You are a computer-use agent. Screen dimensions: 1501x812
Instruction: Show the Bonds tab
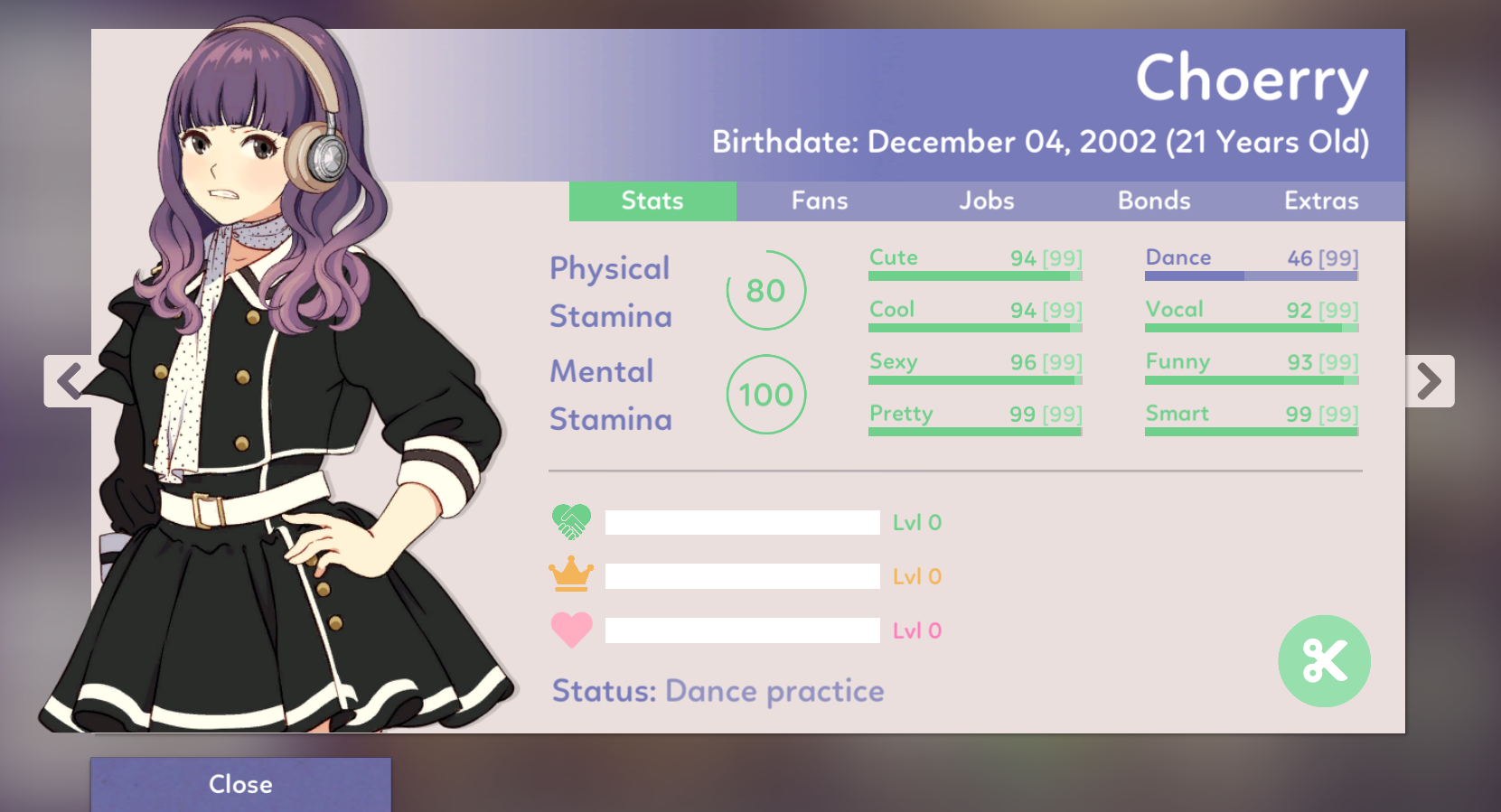(1154, 201)
